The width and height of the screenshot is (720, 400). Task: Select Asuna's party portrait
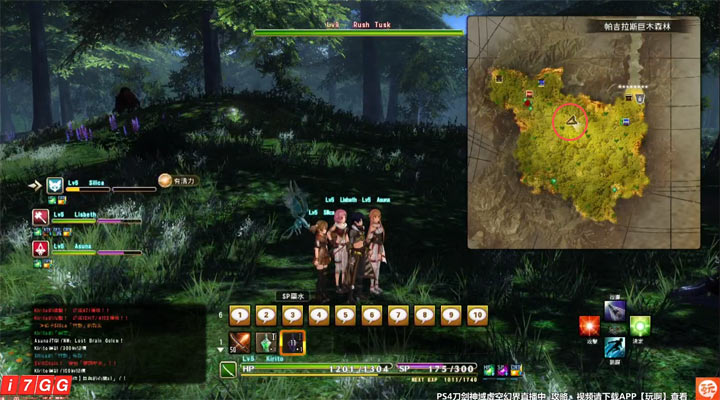pos(40,248)
